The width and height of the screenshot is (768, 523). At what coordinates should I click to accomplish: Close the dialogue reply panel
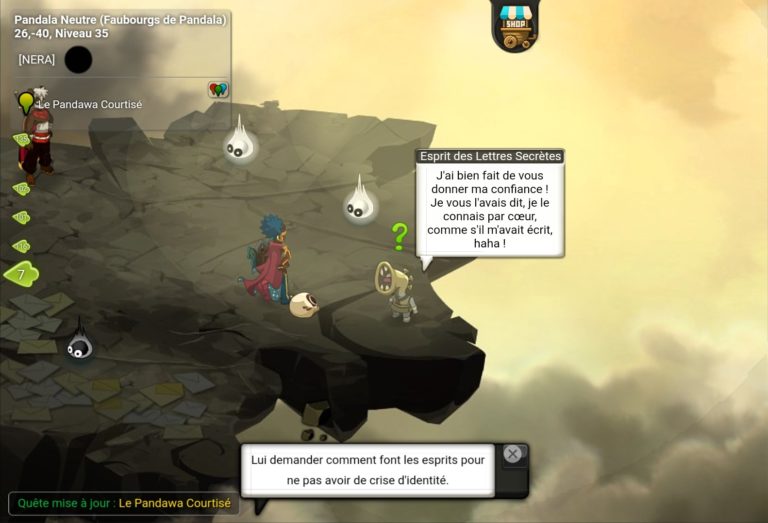coord(513,454)
